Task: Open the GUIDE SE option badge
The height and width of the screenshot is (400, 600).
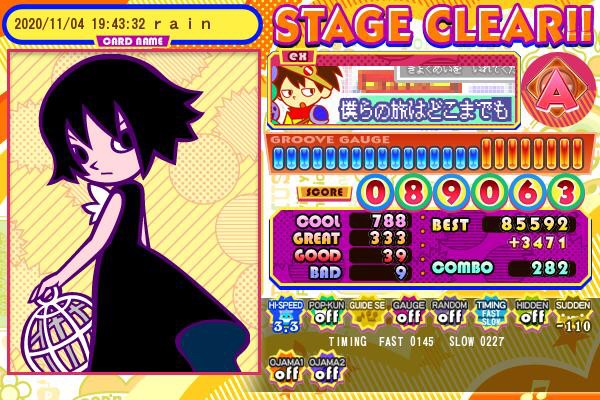Action: (x=366, y=318)
